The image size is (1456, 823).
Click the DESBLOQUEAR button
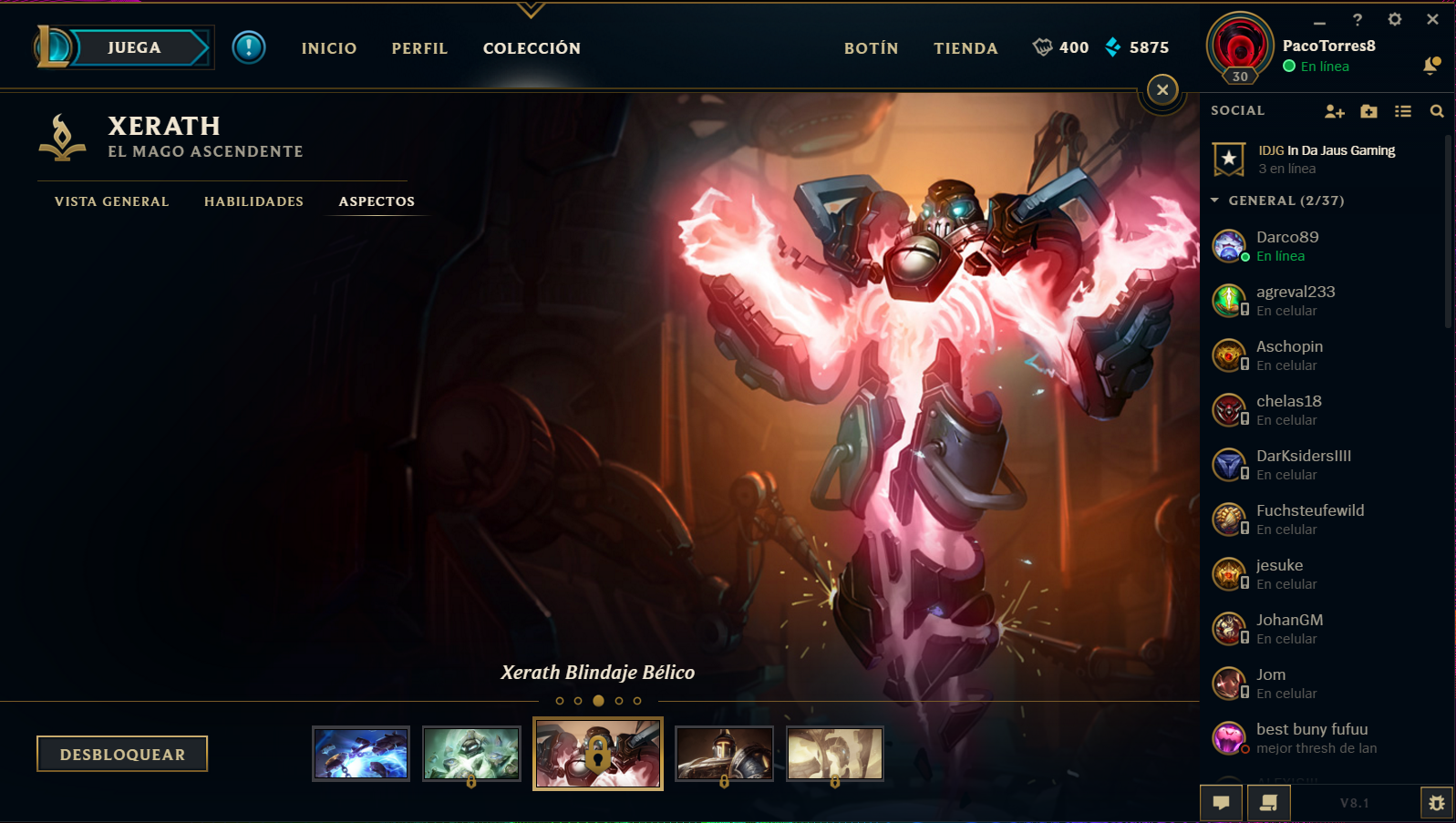pos(121,754)
